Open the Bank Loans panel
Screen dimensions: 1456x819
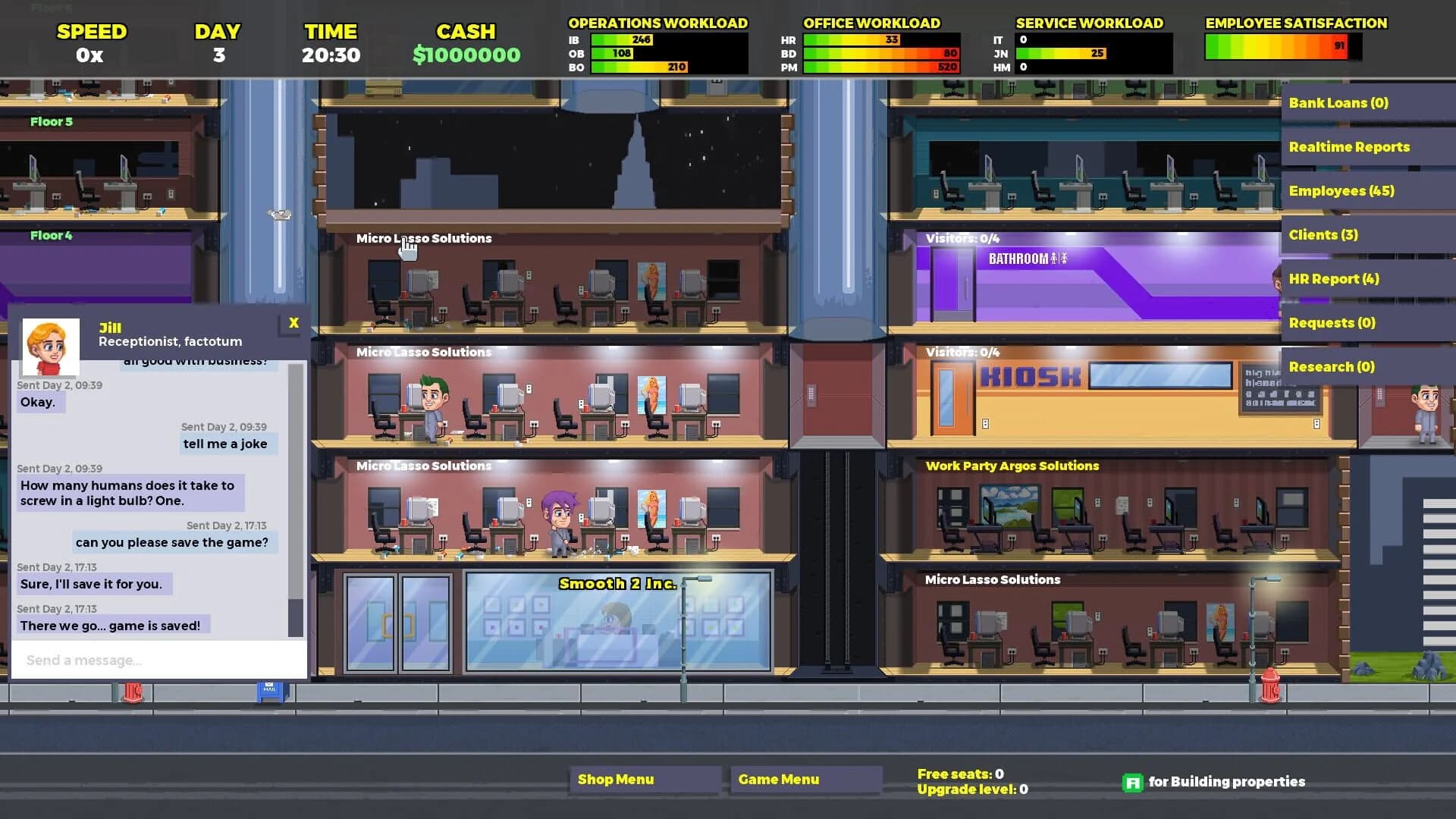pos(1338,103)
